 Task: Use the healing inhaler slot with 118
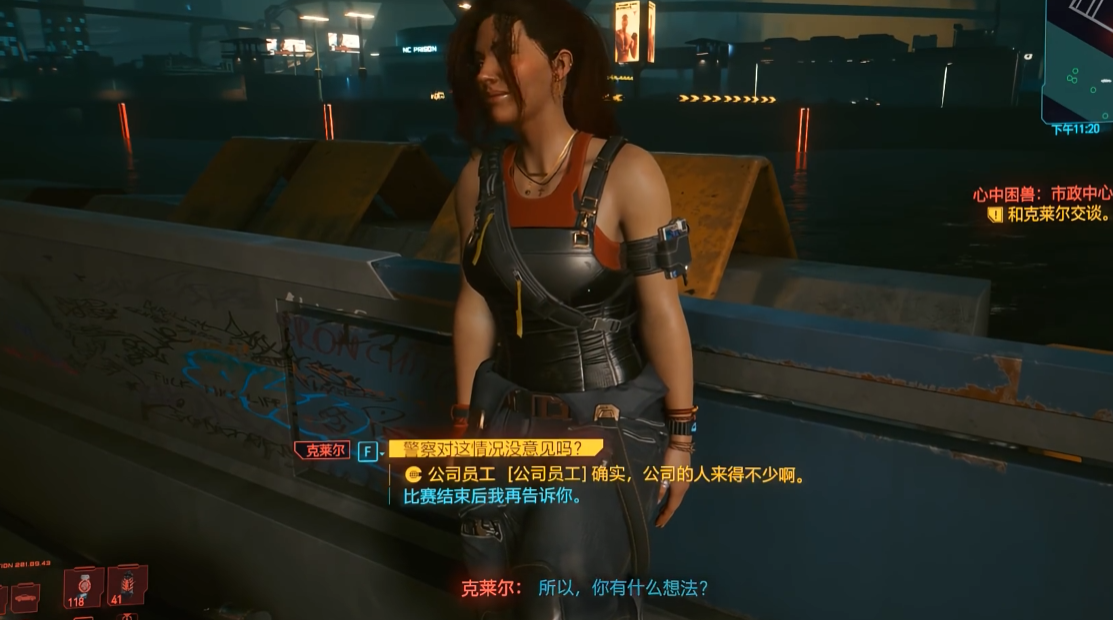tap(82, 586)
